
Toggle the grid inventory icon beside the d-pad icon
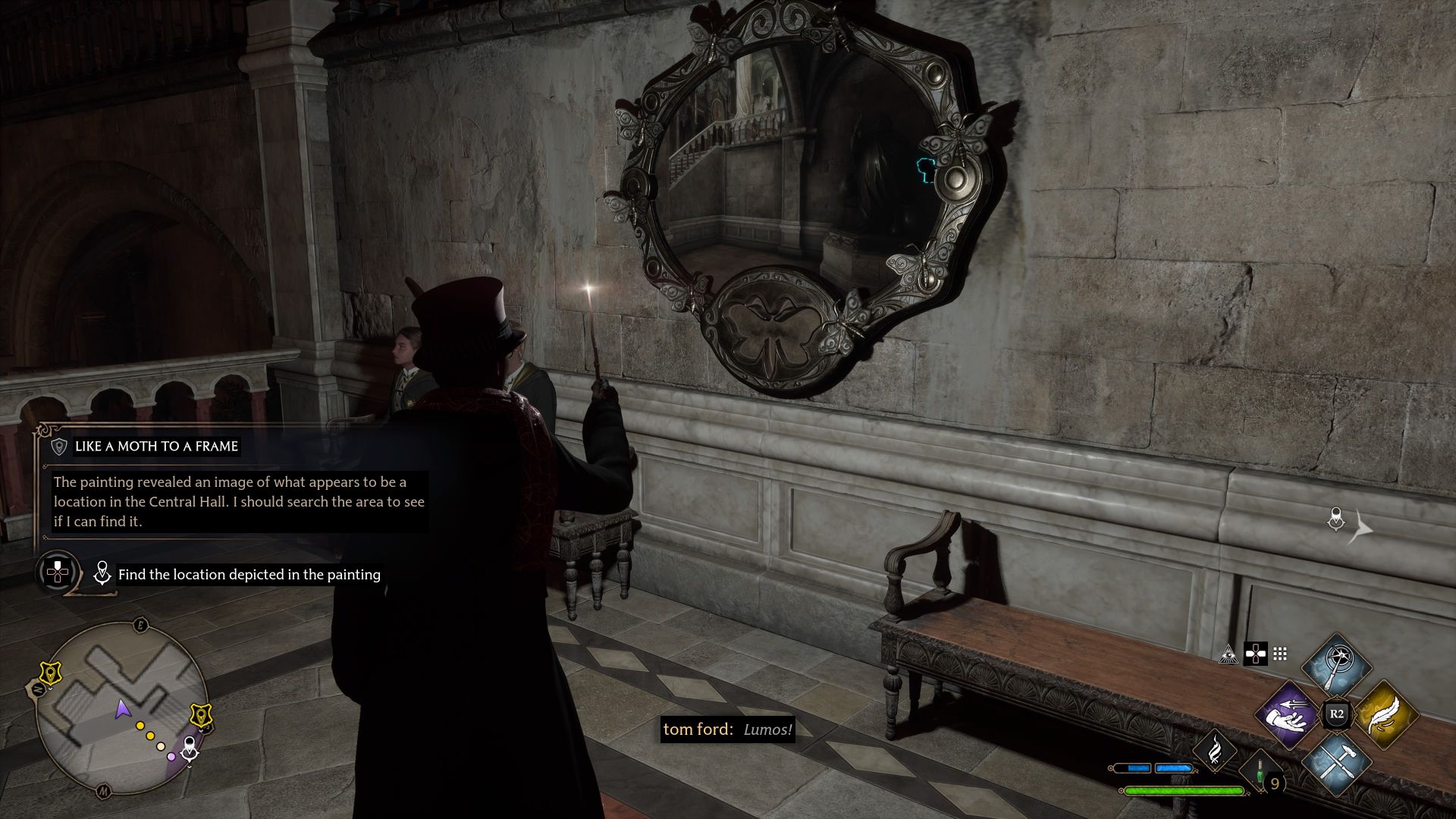click(1280, 655)
